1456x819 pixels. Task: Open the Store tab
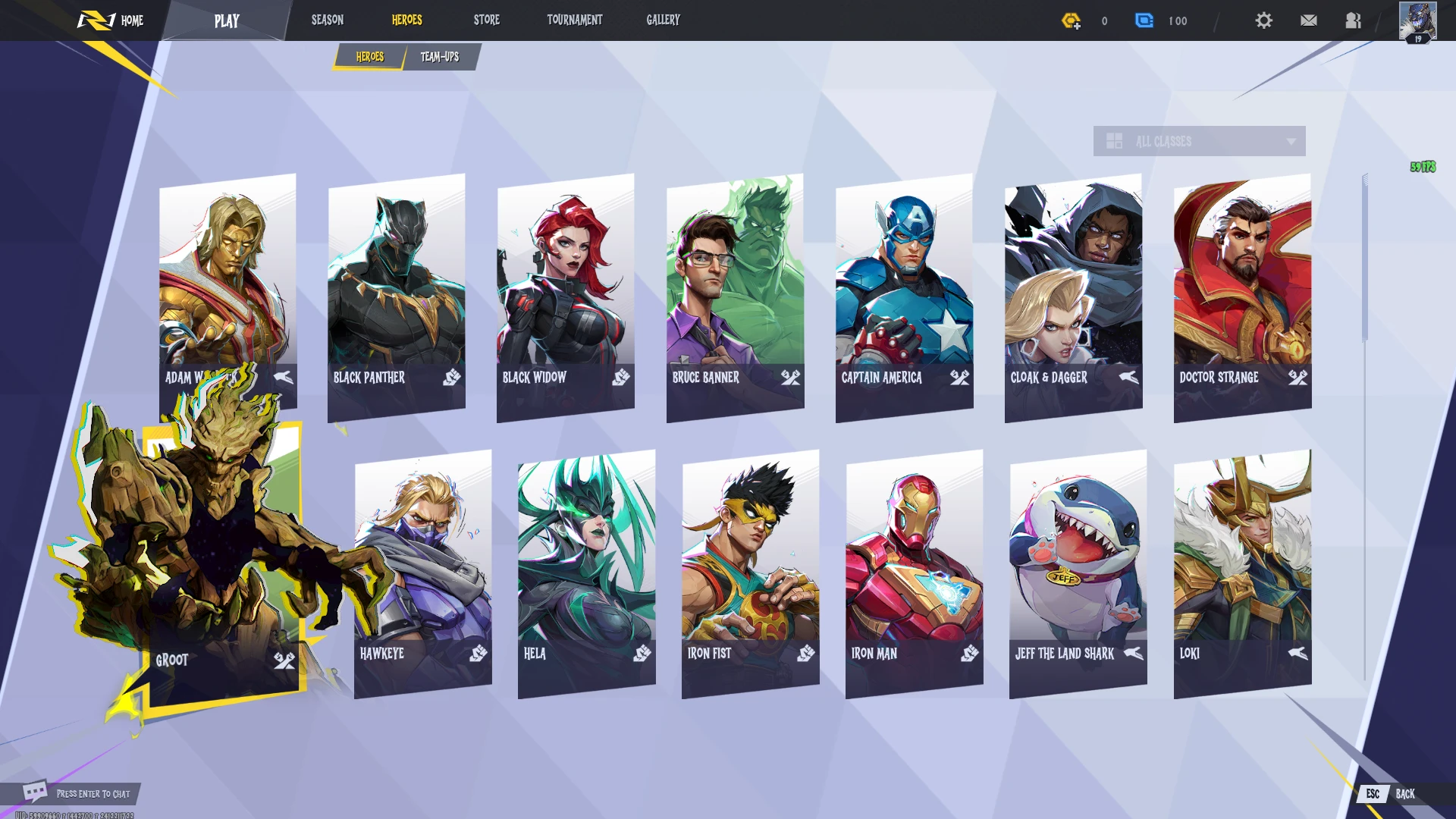click(487, 20)
